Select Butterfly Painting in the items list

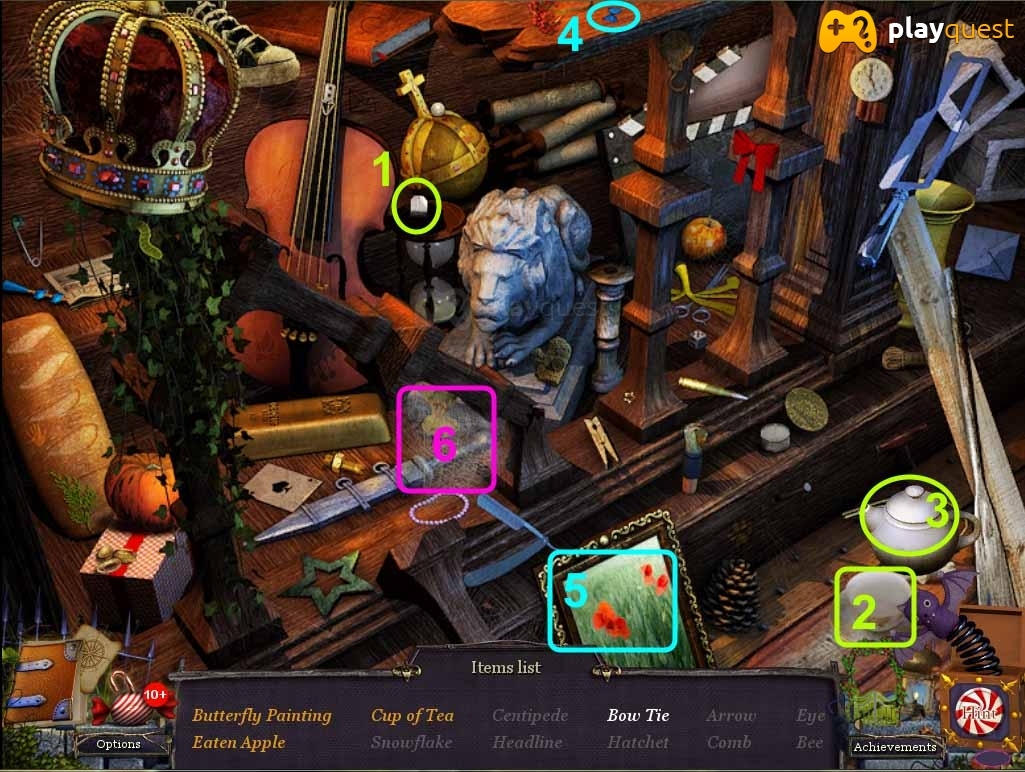pyautogui.click(x=262, y=716)
